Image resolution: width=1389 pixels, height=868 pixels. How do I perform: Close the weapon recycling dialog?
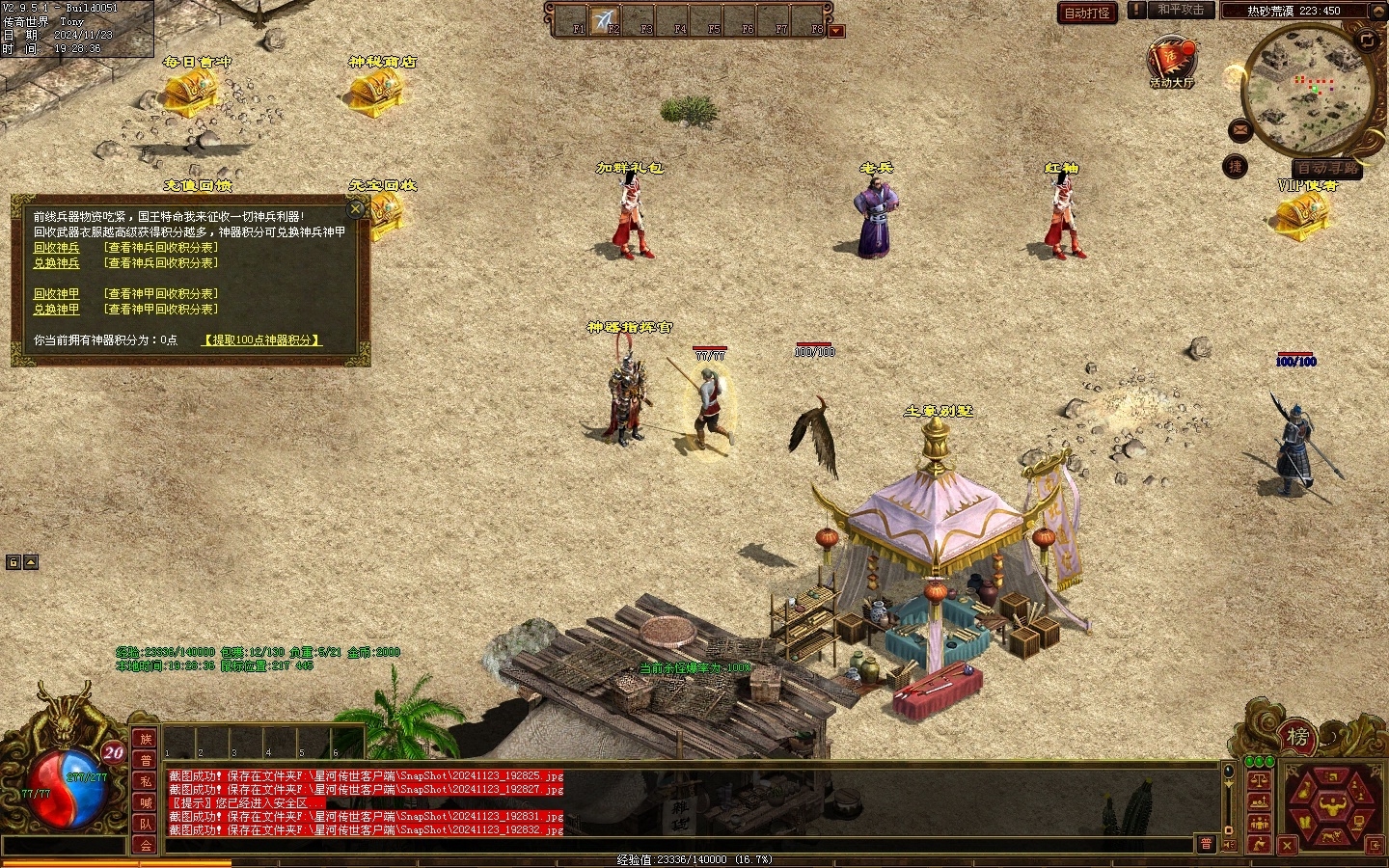point(356,208)
